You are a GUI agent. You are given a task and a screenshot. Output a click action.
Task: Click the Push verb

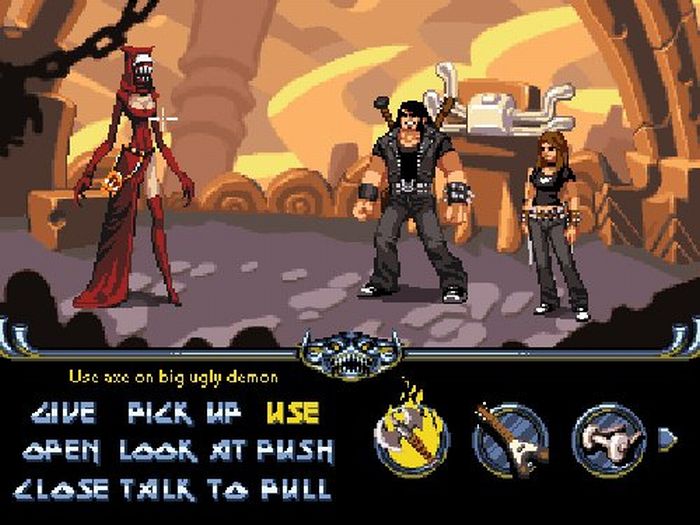tap(294, 450)
